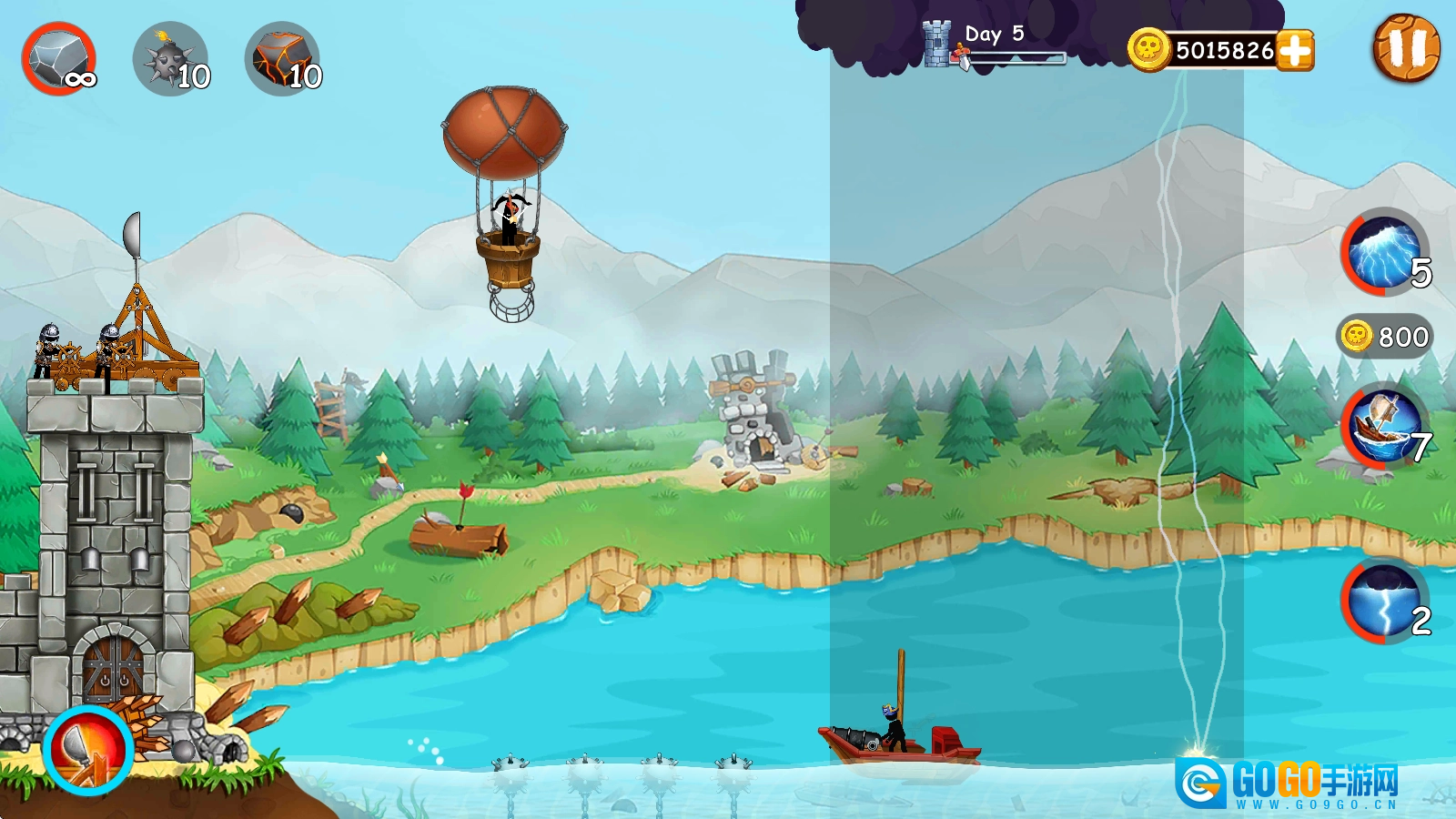Select the infinite stone boulder ammo
The height and width of the screenshot is (819, 1456).
pos(59,59)
